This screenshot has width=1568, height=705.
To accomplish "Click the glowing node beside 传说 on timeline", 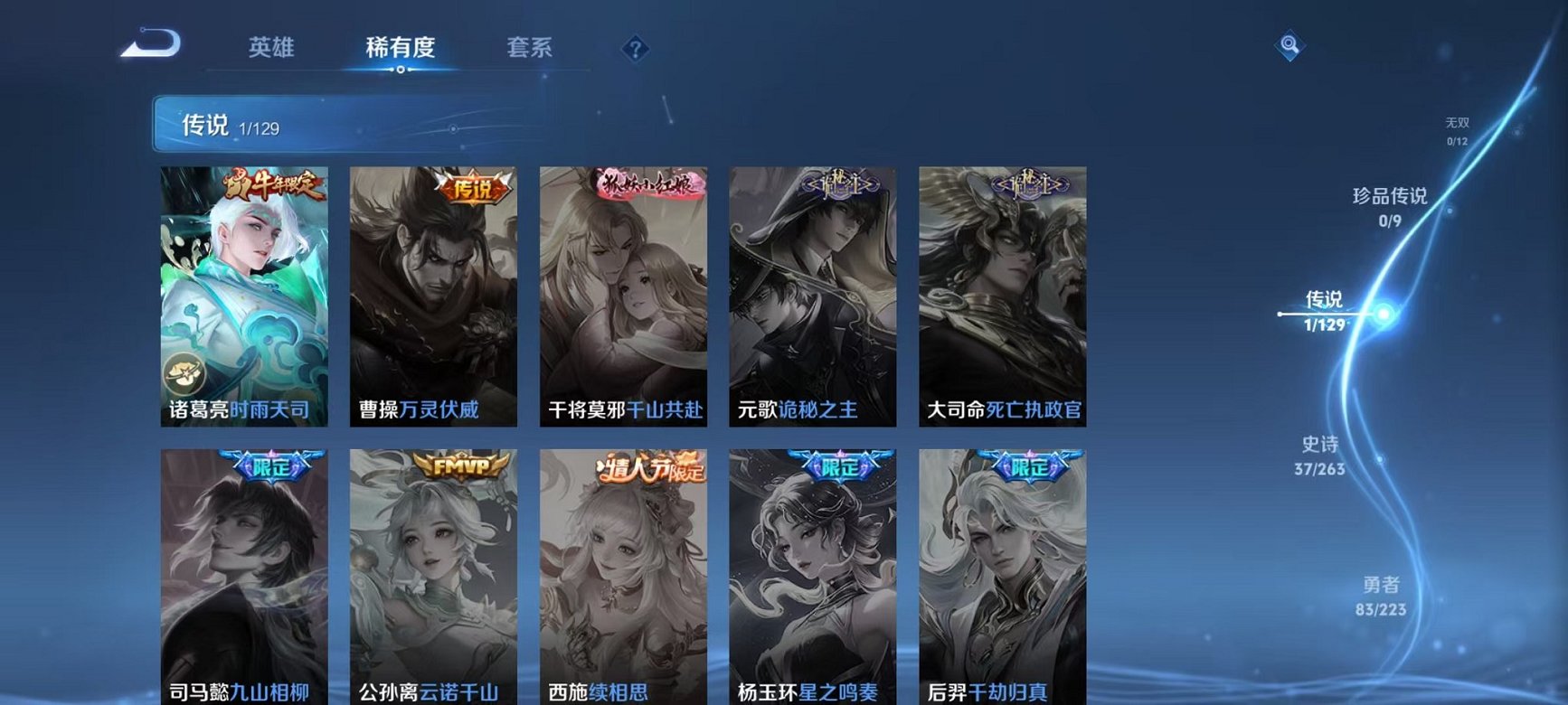I will point(1381,314).
